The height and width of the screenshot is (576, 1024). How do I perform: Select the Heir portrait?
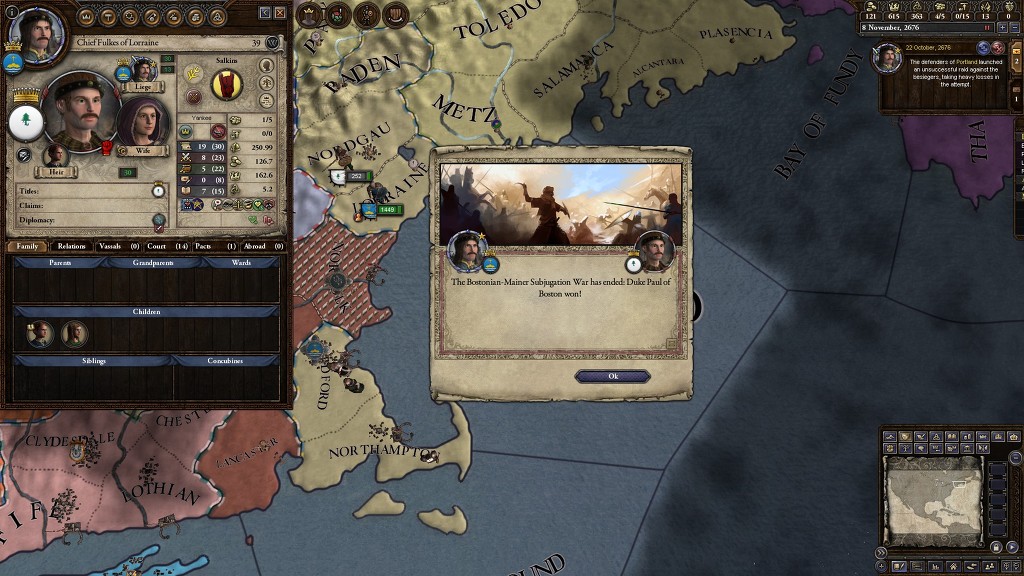56,156
